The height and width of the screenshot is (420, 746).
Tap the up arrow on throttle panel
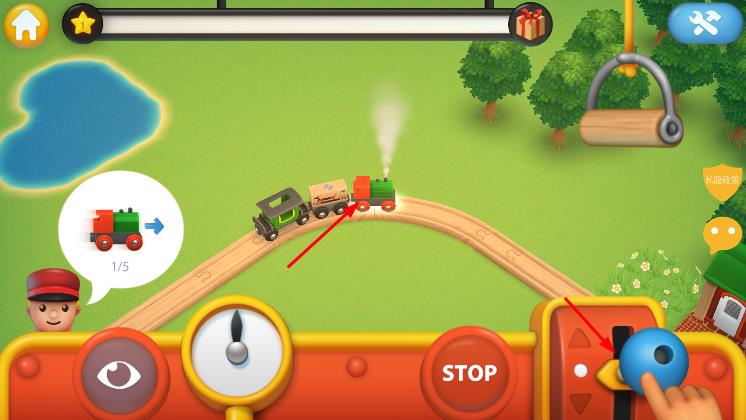(579, 338)
